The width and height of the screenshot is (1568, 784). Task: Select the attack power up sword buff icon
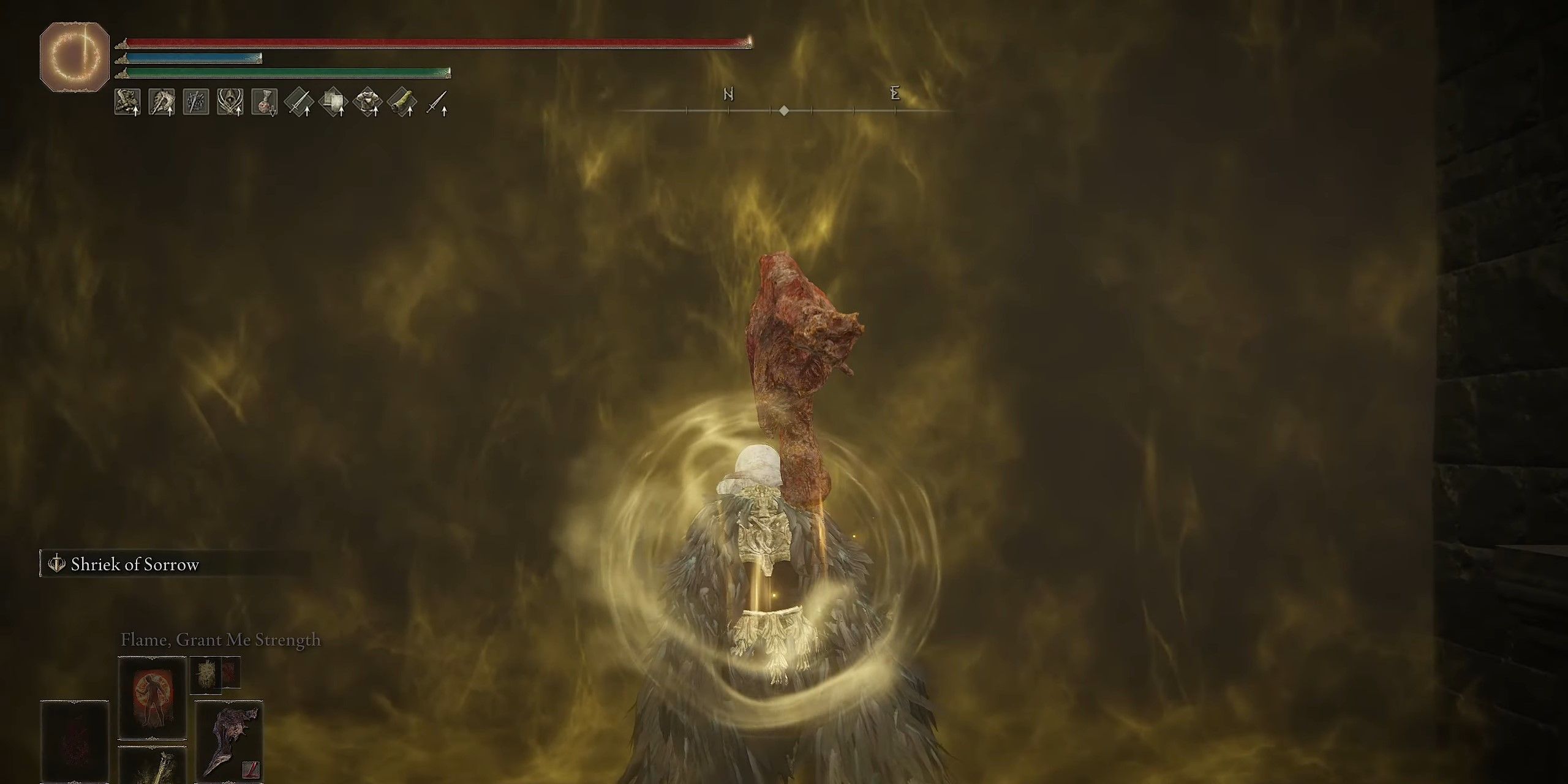click(301, 103)
